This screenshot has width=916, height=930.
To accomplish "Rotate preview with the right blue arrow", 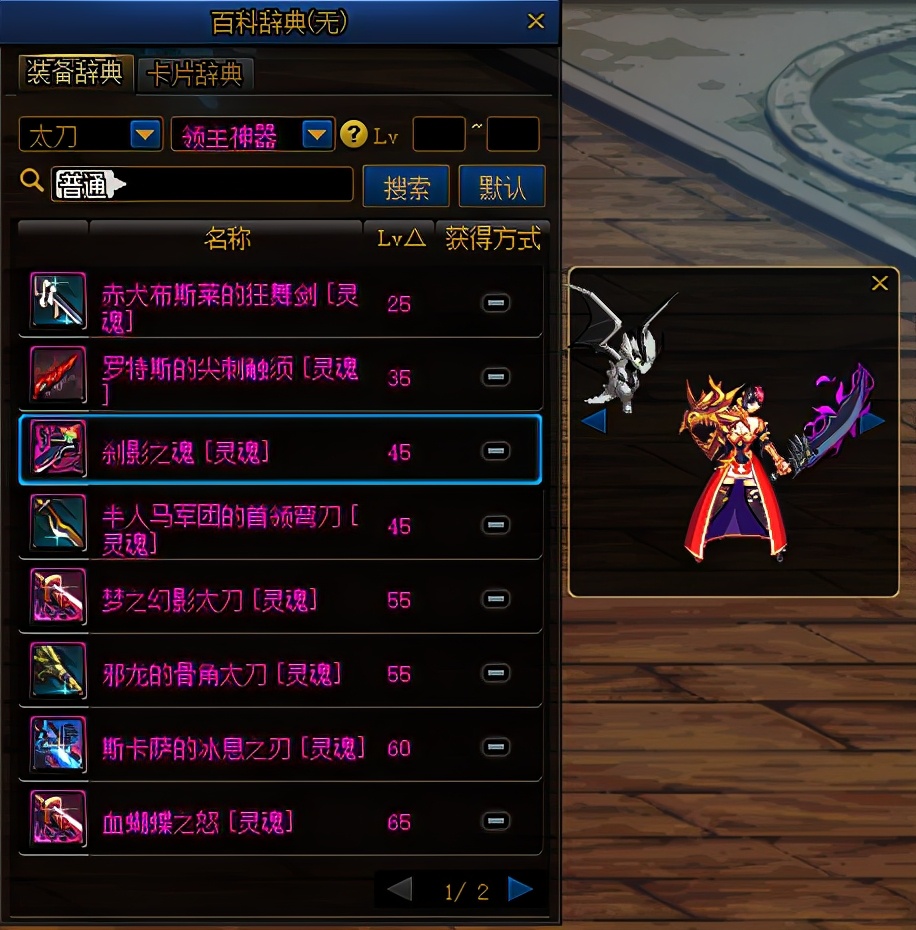I will point(872,421).
